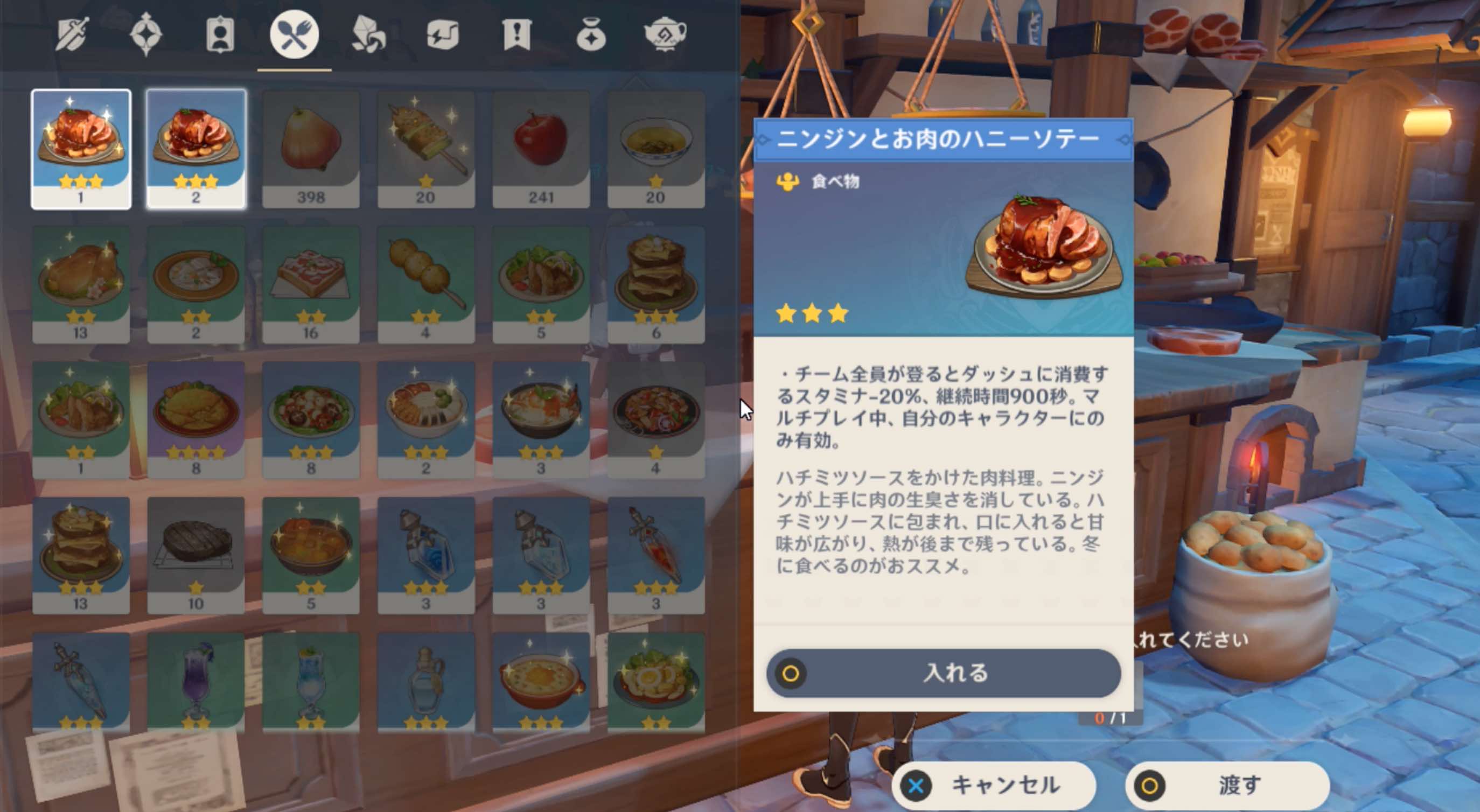Select the Quest Items banner icon
The width and height of the screenshot is (1480, 812).
click(515, 36)
